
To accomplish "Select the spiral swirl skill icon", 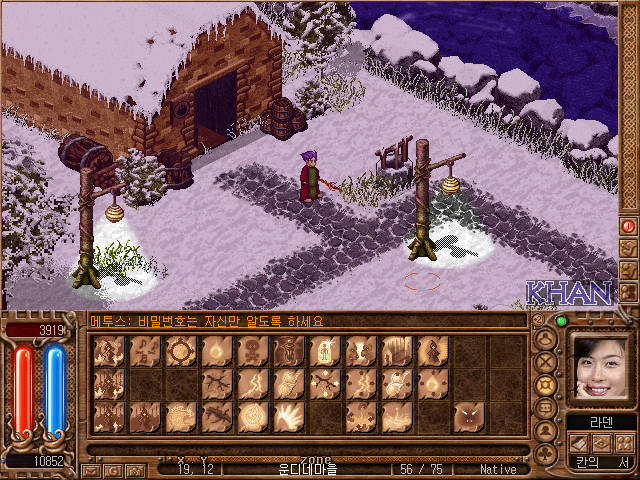I will pos(253,415).
